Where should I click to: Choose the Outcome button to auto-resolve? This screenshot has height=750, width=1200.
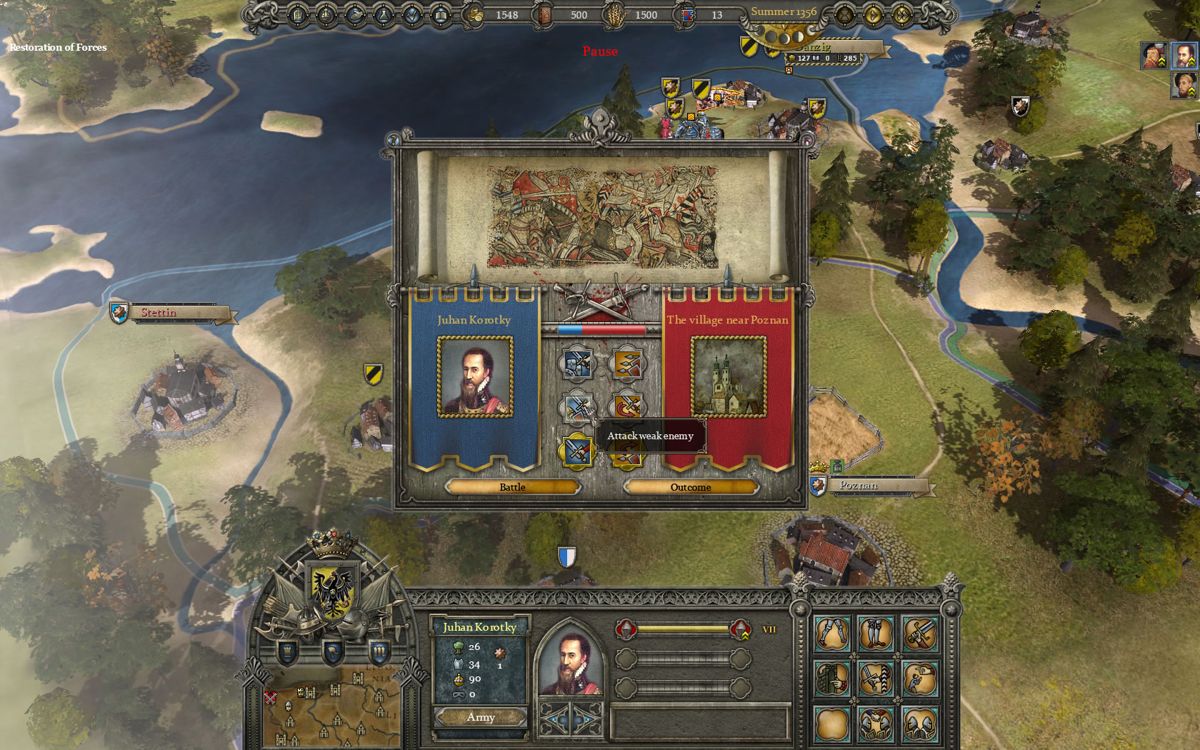pos(690,487)
